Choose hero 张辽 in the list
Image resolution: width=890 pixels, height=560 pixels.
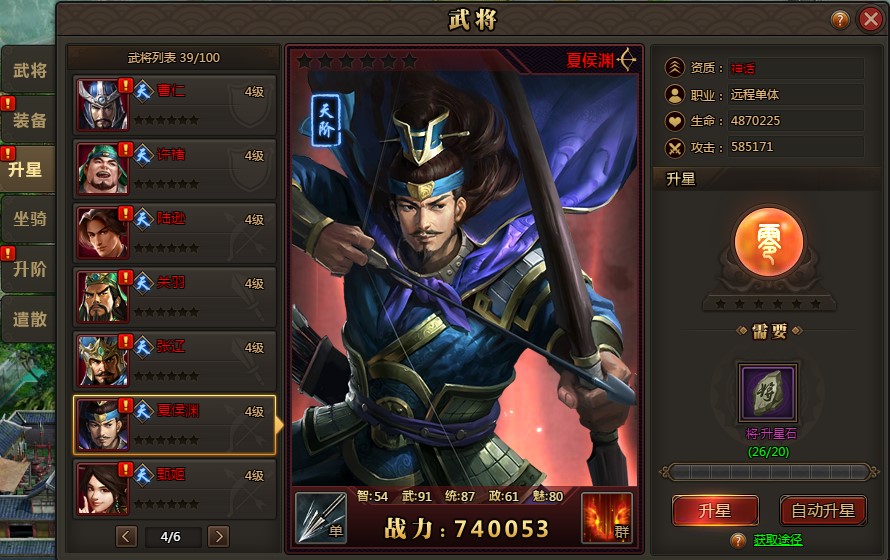(175, 360)
